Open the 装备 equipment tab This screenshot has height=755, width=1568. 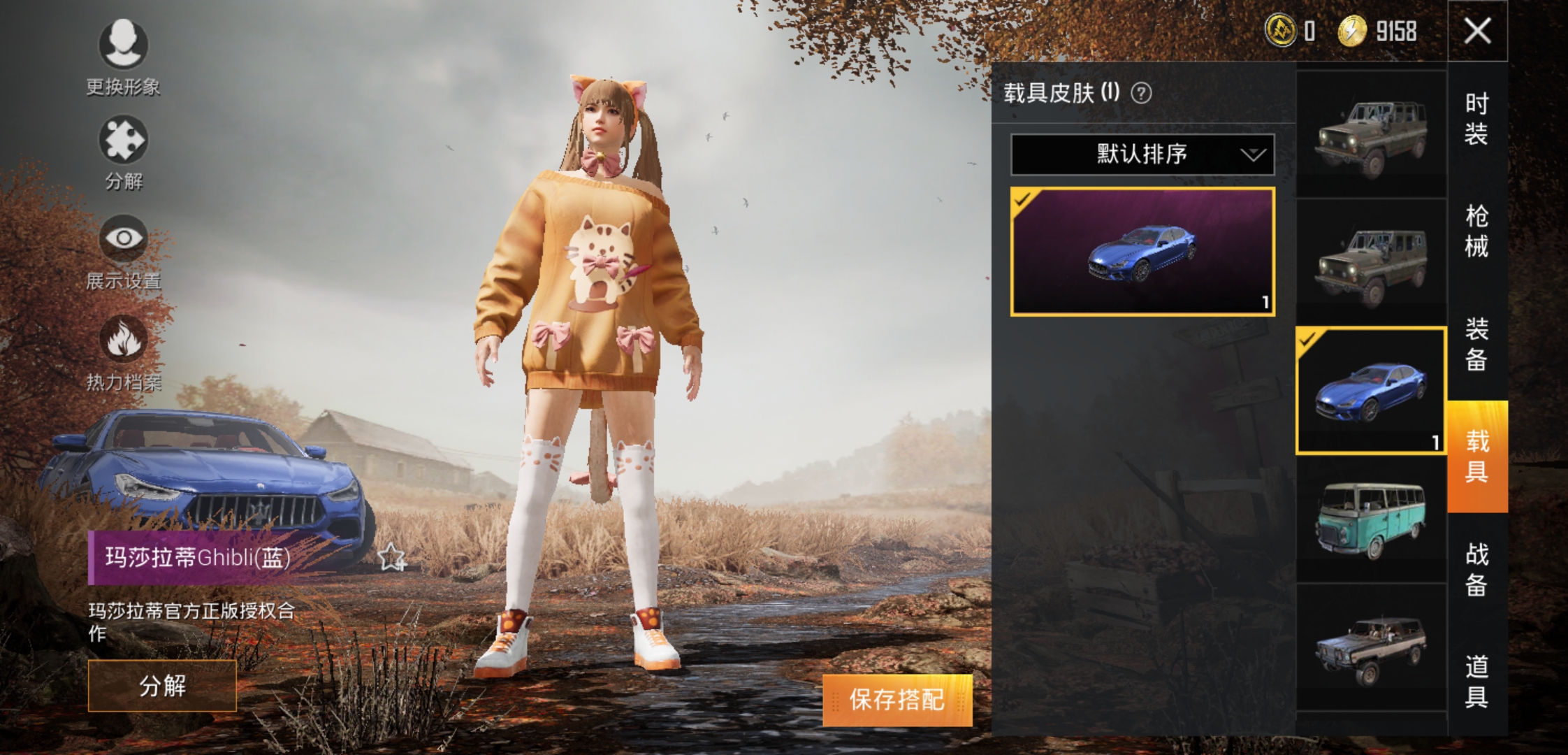click(1476, 344)
